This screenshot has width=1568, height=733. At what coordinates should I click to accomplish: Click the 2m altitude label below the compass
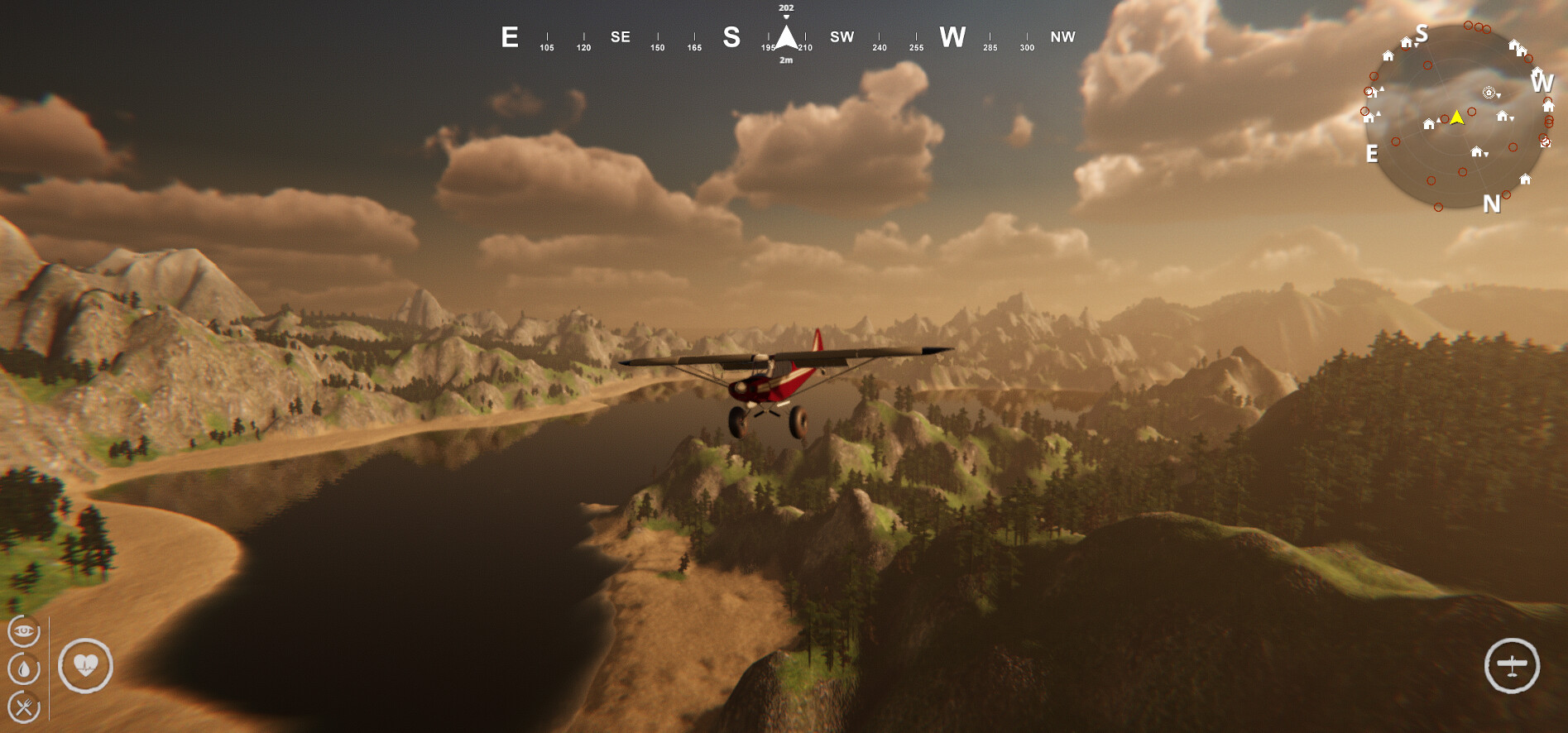click(x=784, y=60)
